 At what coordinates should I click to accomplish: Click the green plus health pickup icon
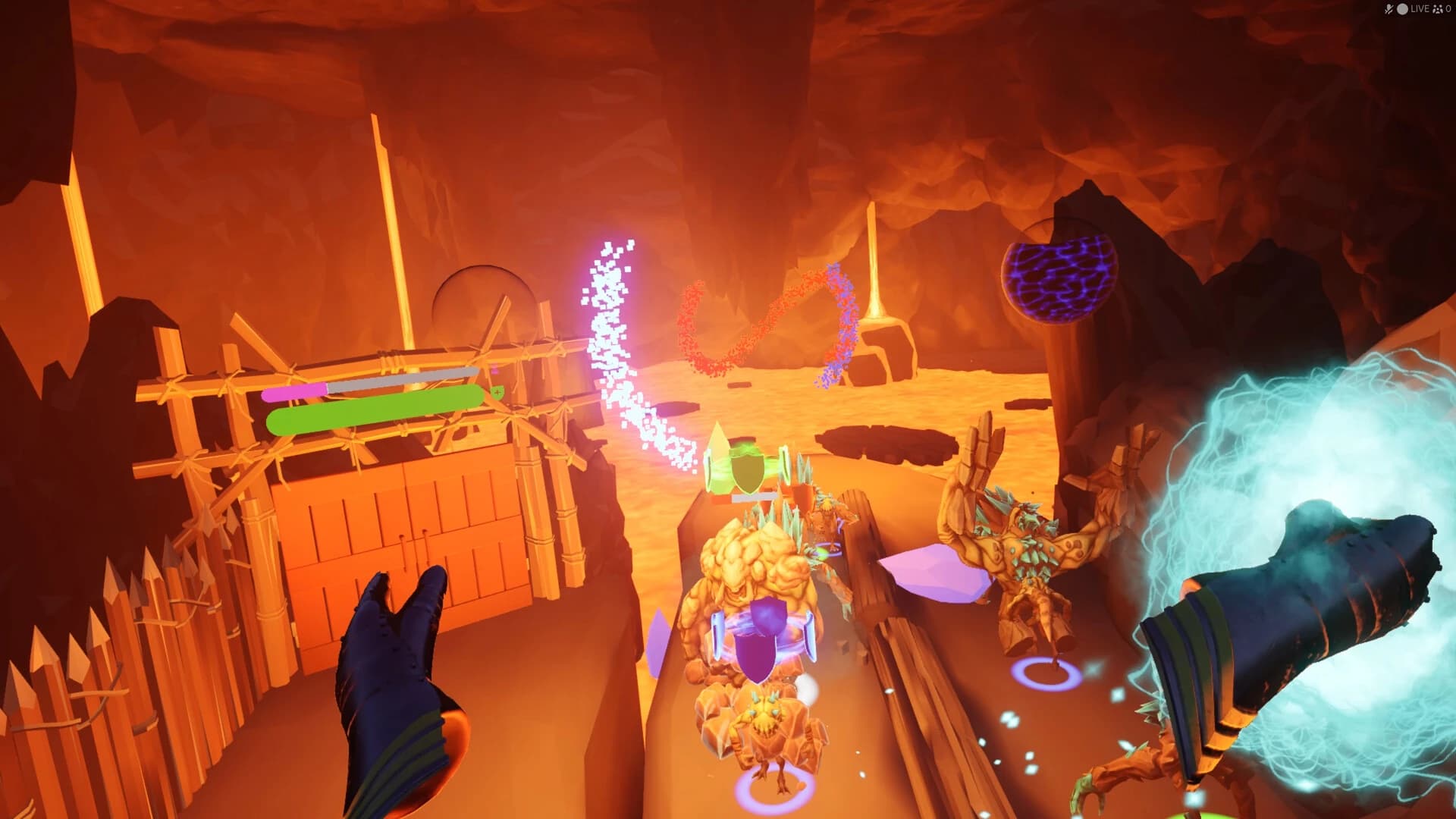[498, 391]
